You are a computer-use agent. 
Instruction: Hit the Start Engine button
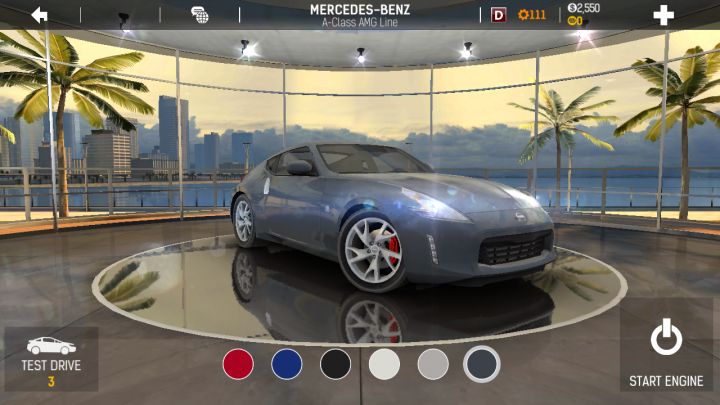666,353
